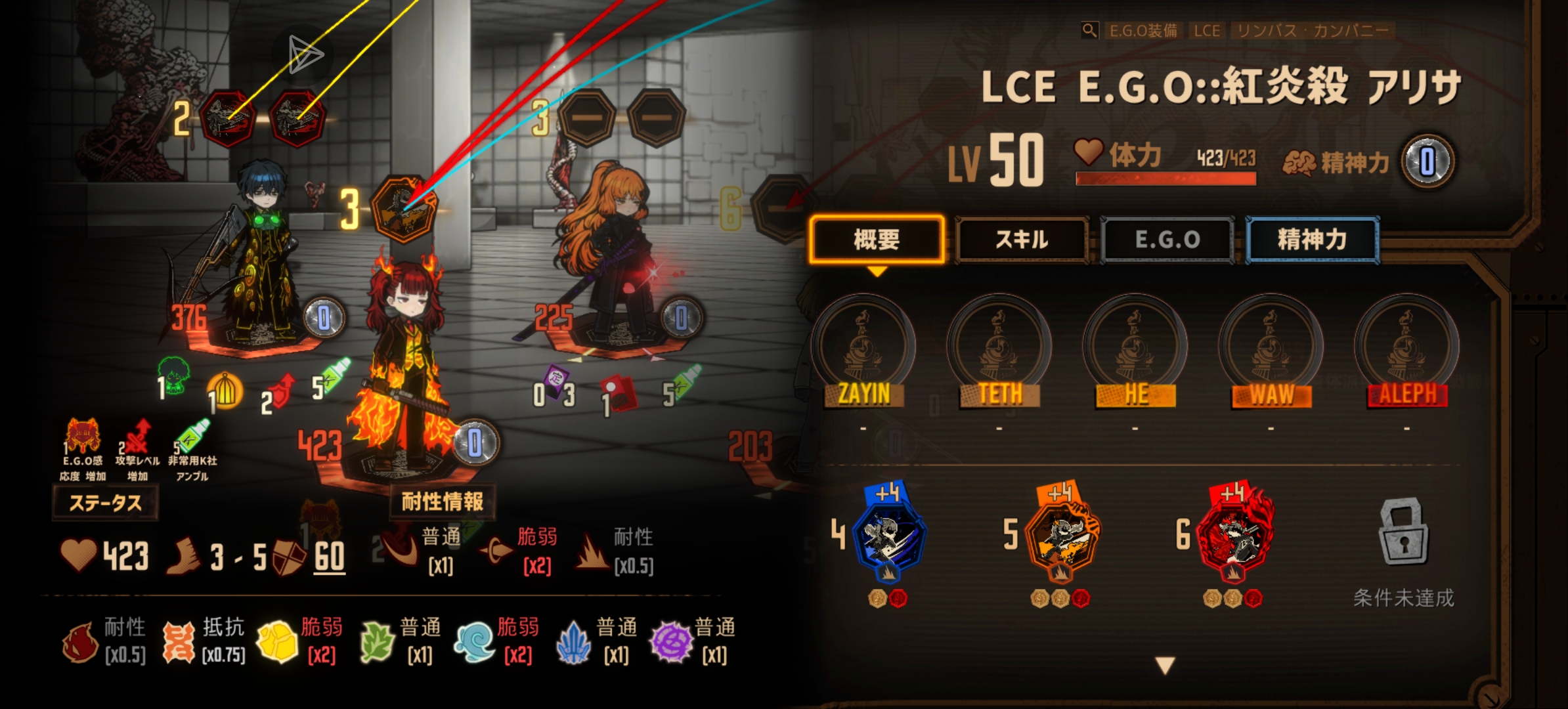Switch to the 概要 overview tab
The height and width of the screenshot is (709, 1568).
(877, 240)
